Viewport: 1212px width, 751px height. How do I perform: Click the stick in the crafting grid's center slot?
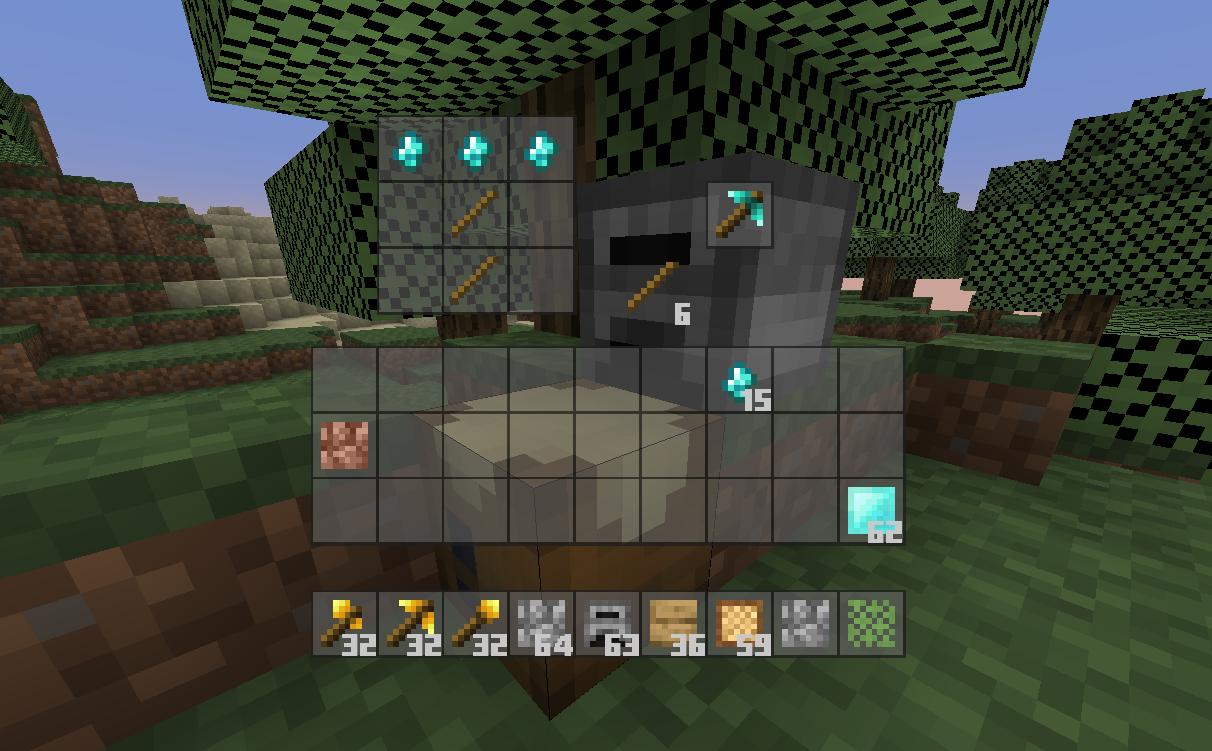476,215
